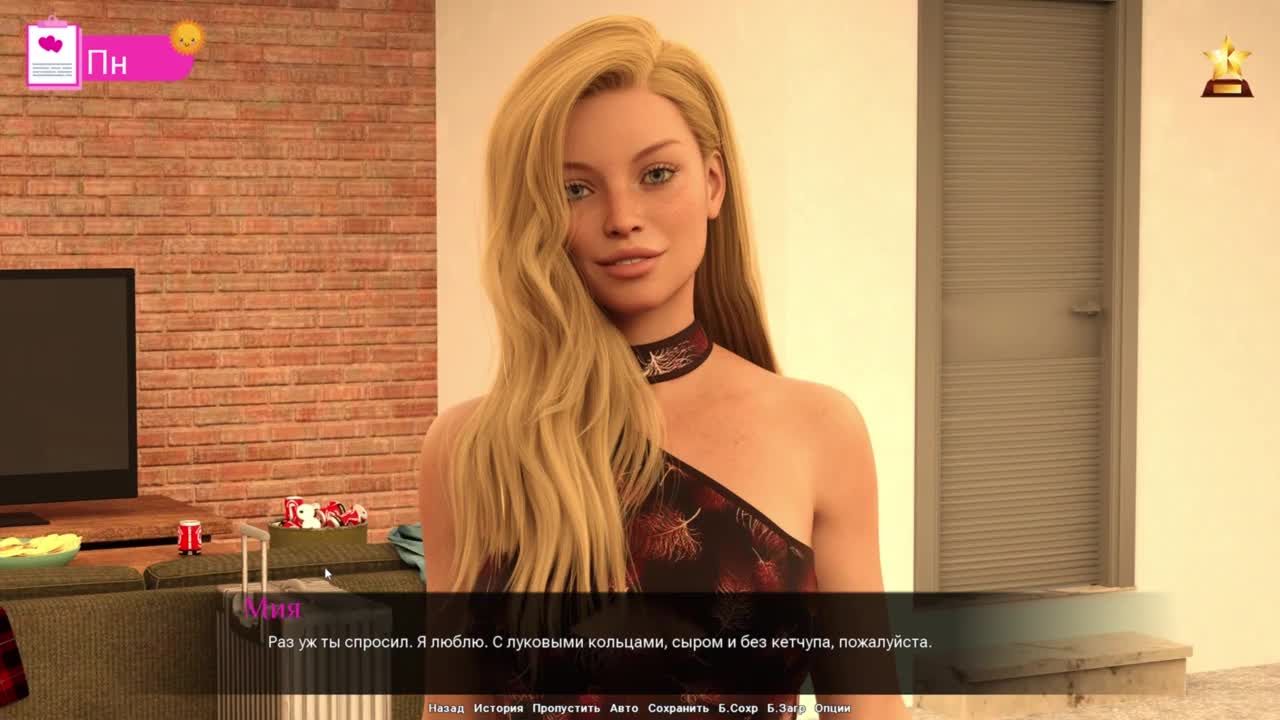Toggle Авто auto-advance mode
The image size is (1280, 720).
point(624,708)
